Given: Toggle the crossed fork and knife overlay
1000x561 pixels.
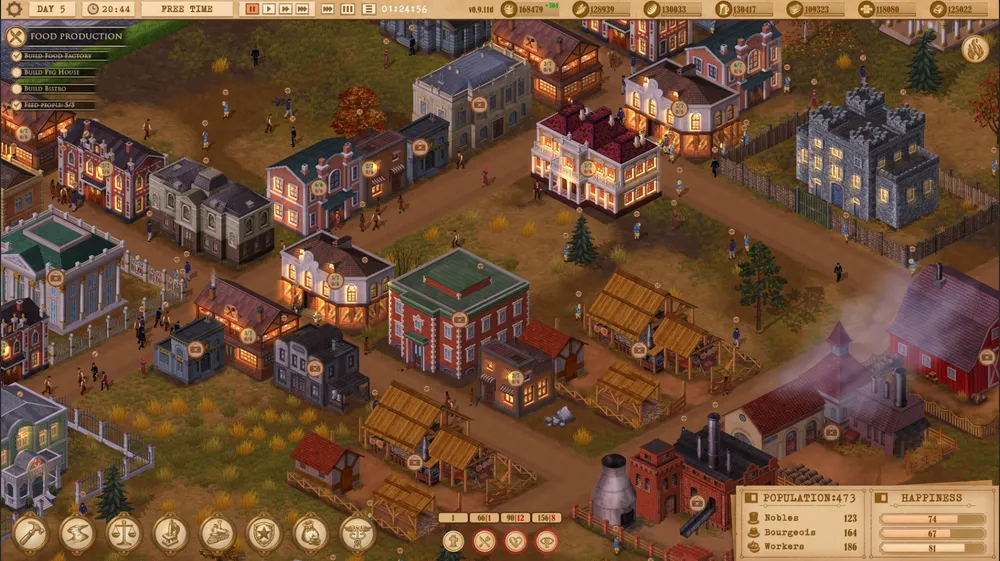Looking at the screenshot, I should click(x=484, y=541).
